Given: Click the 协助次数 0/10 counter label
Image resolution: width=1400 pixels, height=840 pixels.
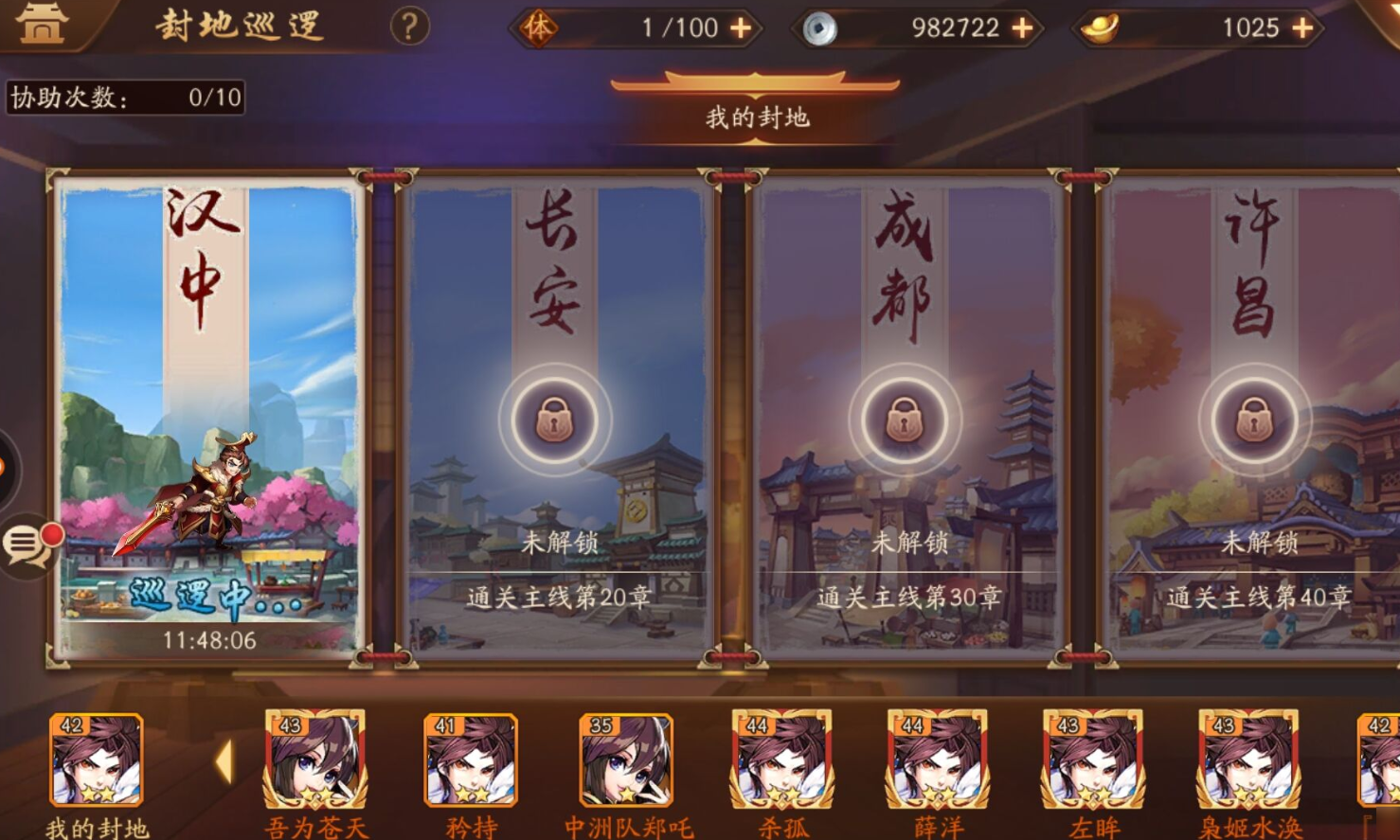Looking at the screenshot, I should tap(123, 96).
